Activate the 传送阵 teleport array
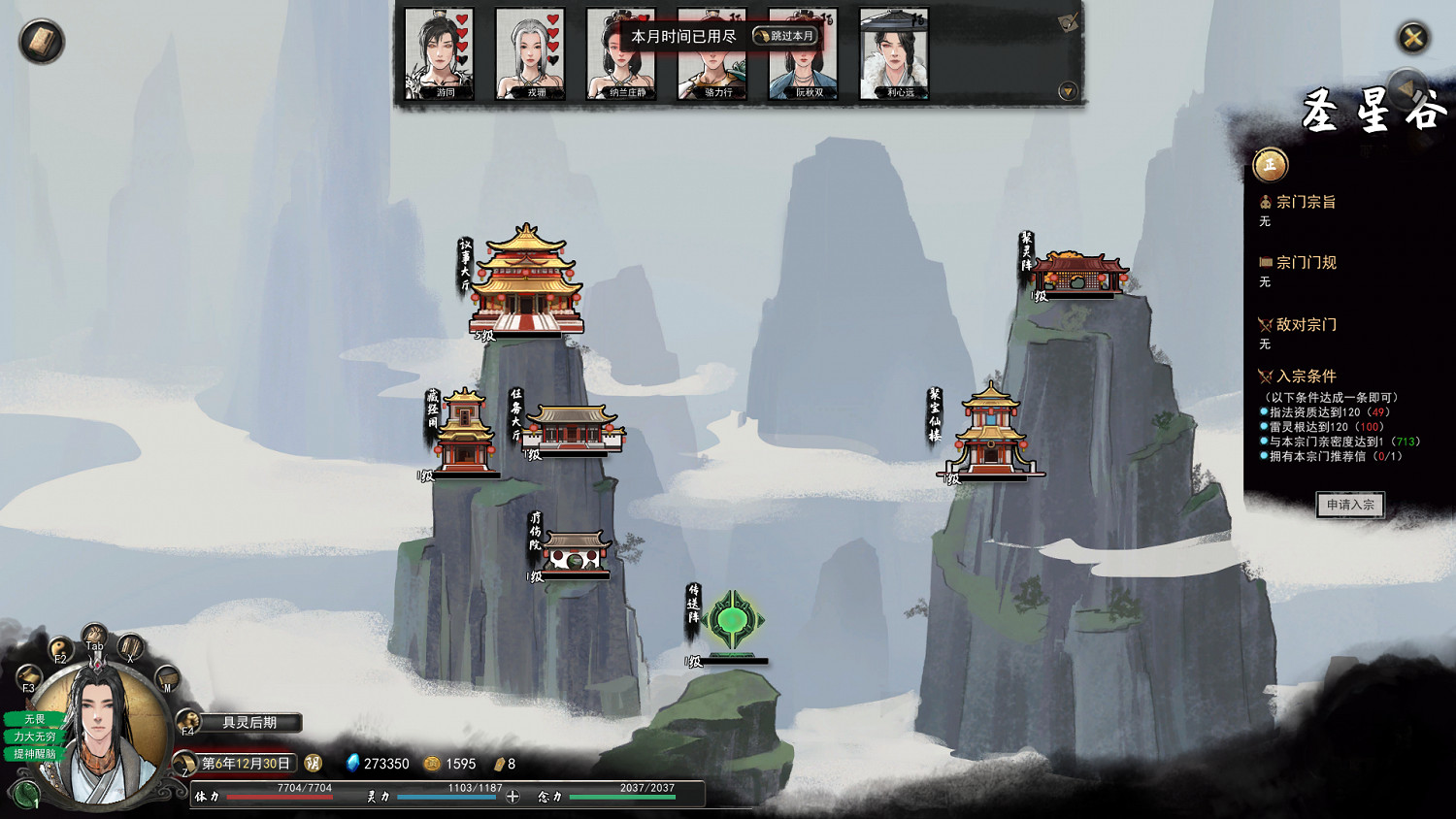 (733, 620)
